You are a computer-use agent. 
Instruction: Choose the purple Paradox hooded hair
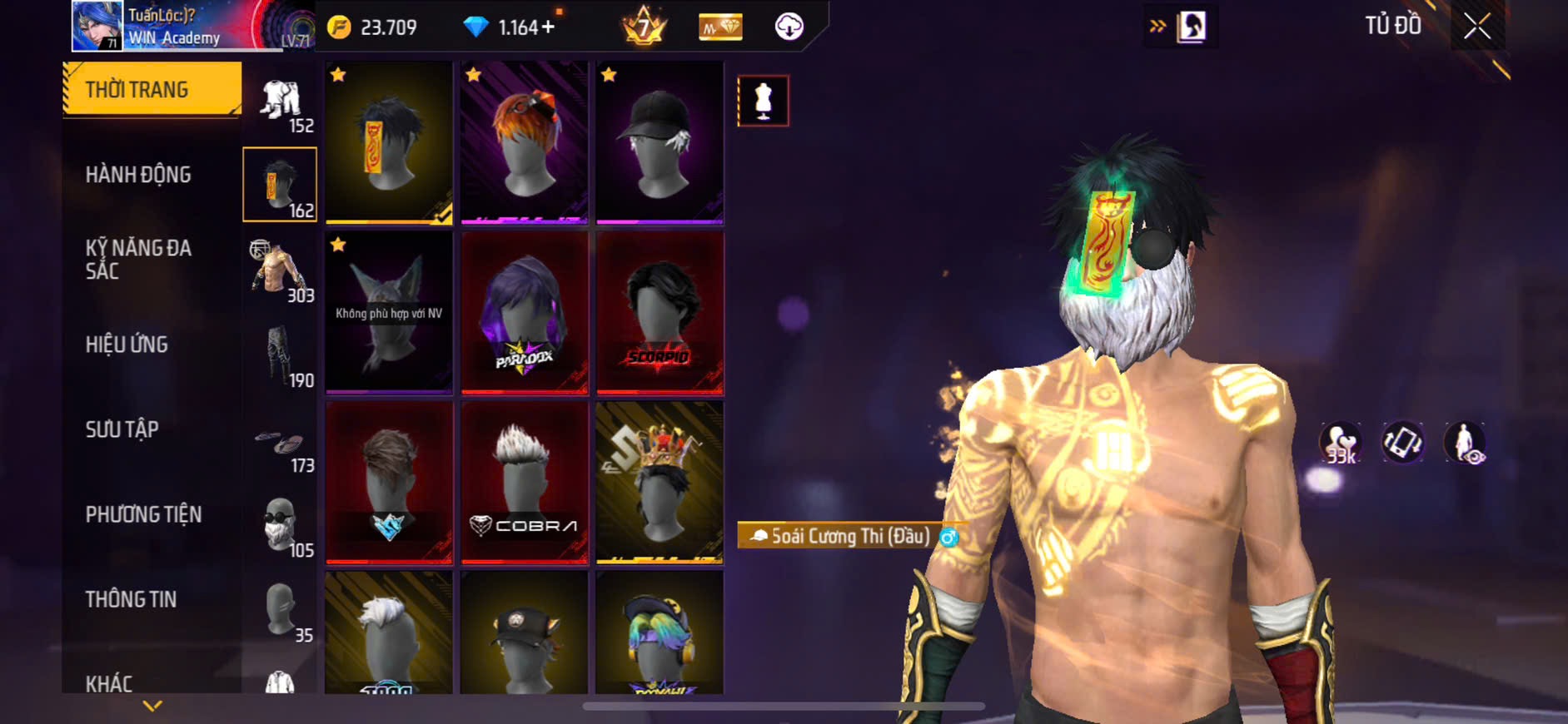pyautogui.click(x=525, y=313)
